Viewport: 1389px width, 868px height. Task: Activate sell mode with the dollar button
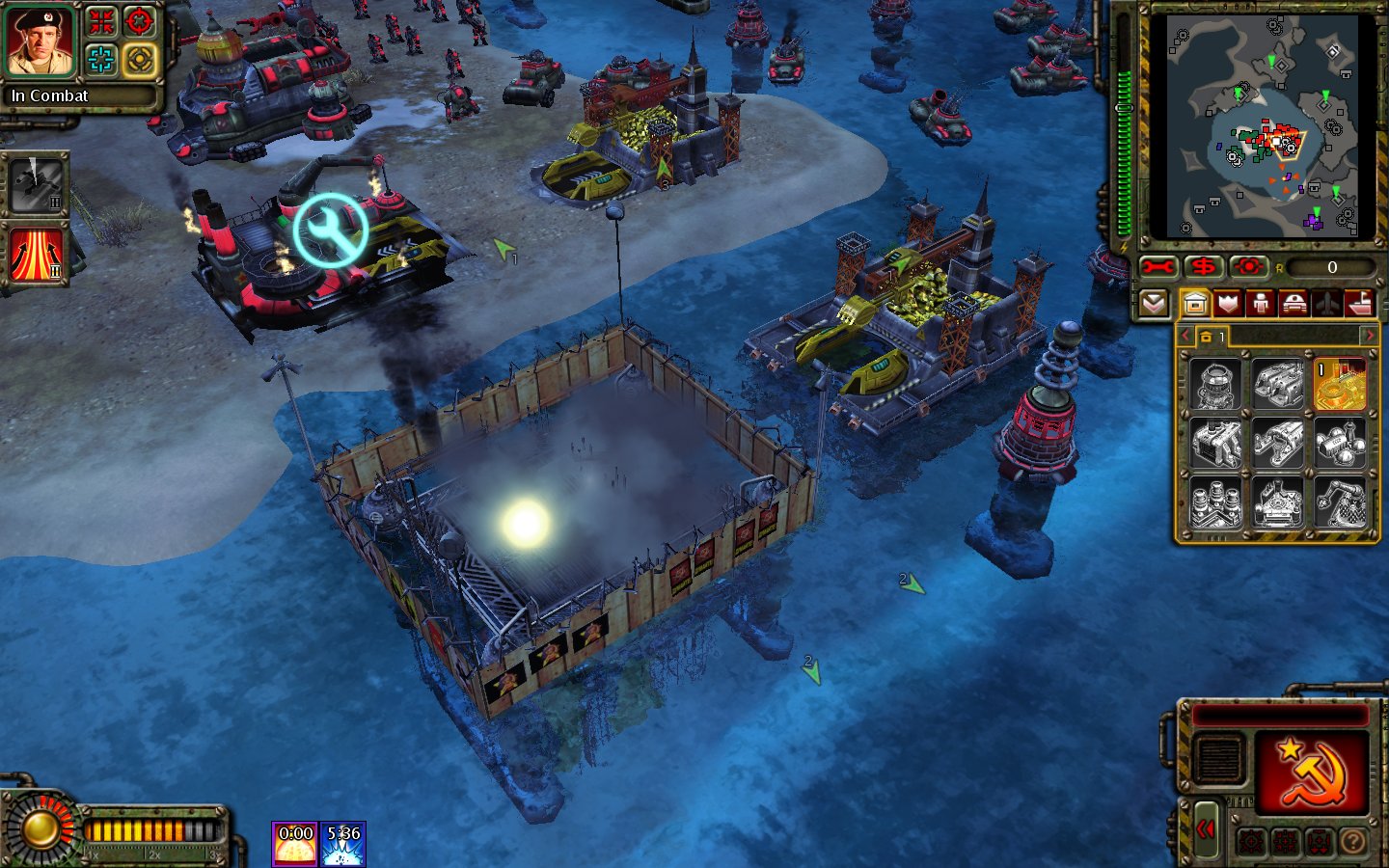1204,267
